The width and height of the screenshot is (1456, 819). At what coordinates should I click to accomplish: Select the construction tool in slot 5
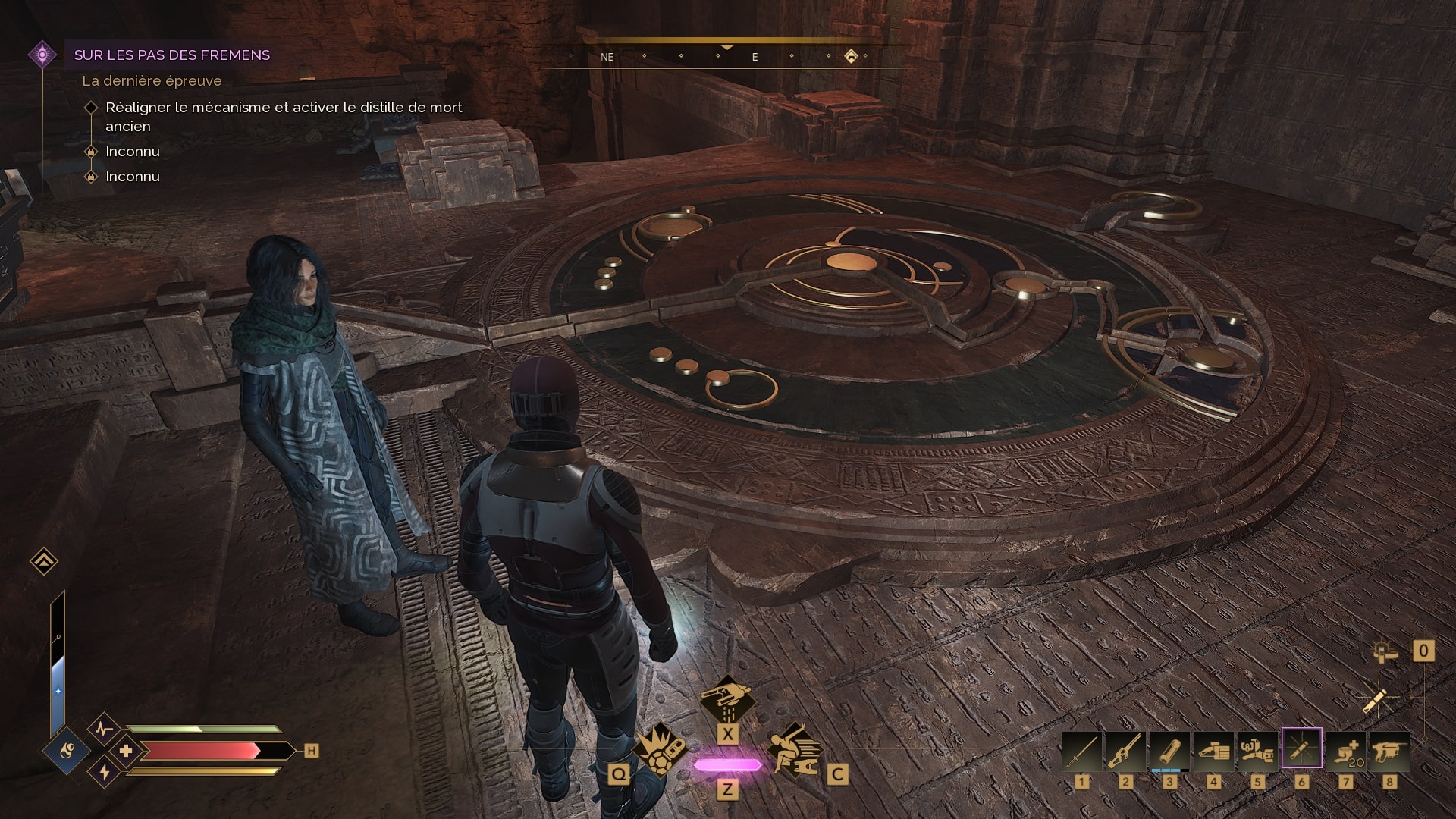coord(1257,752)
